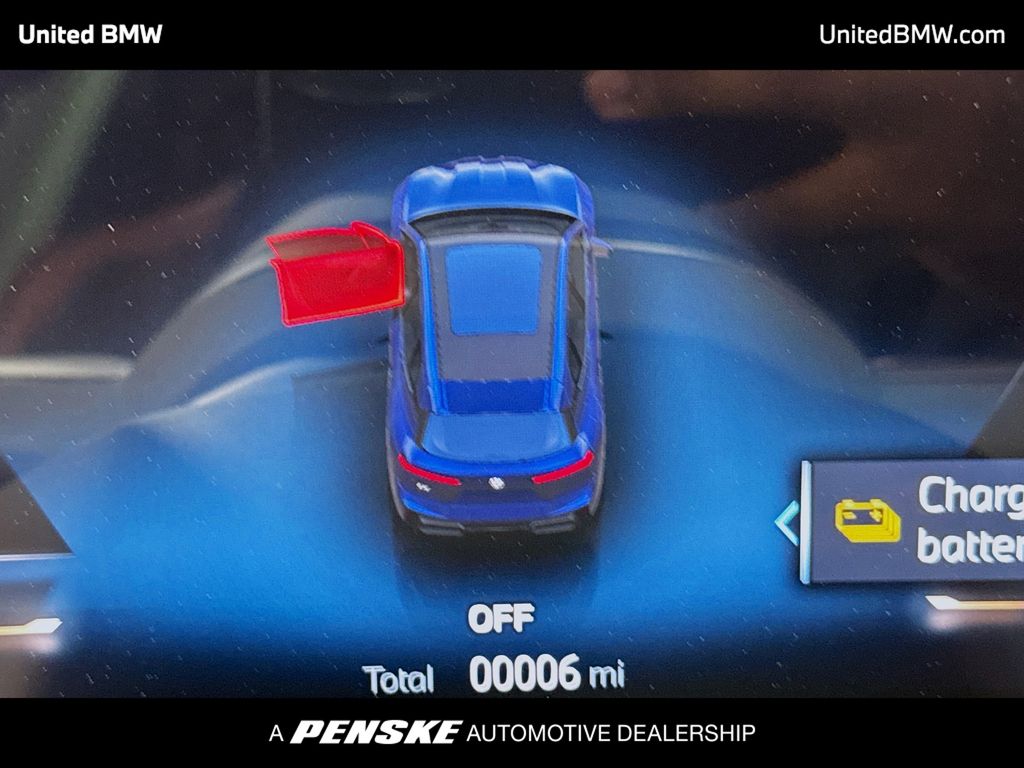Select the yellow battery warning icon

point(867,521)
